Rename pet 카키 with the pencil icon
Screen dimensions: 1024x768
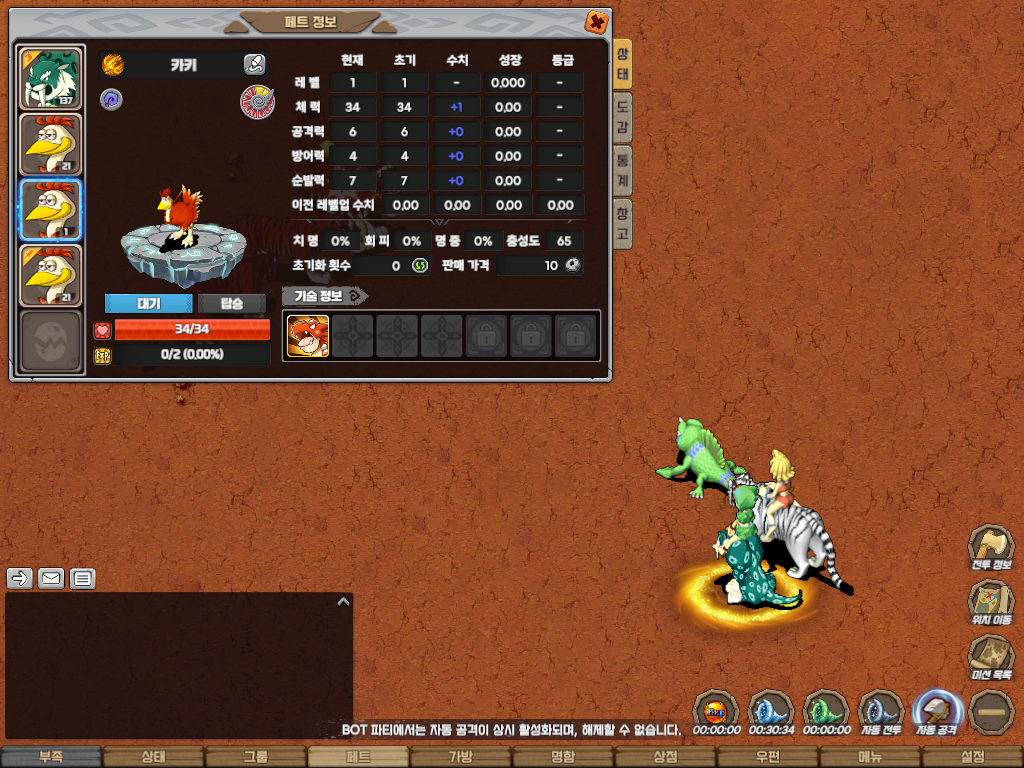pos(254,65)
